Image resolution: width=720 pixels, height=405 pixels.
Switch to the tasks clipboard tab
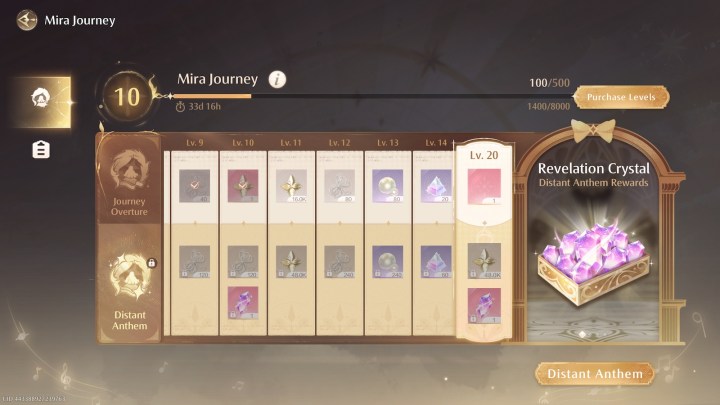click(41, 150)
